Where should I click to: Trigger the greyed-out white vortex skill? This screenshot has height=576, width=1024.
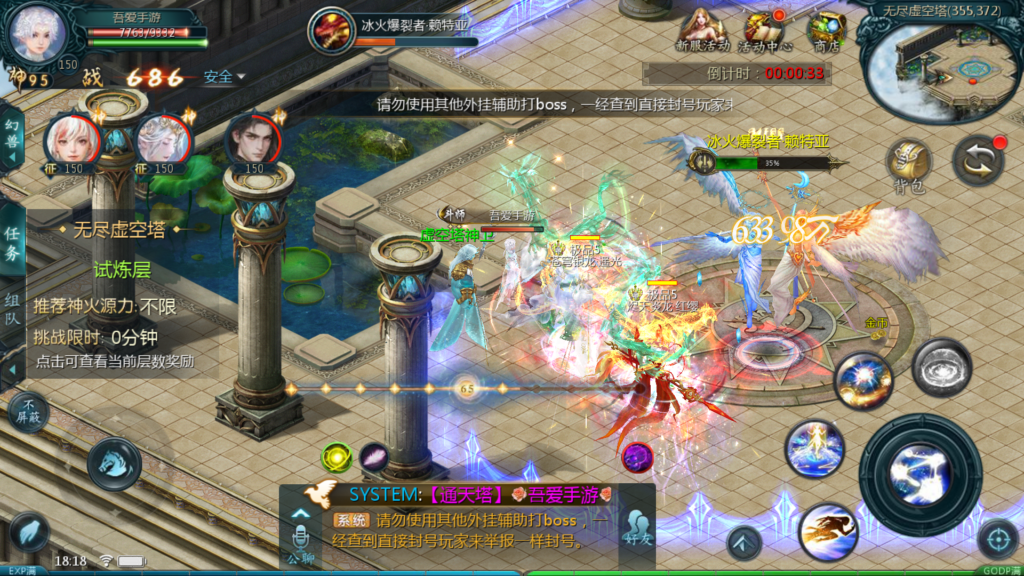pos(941,367)
